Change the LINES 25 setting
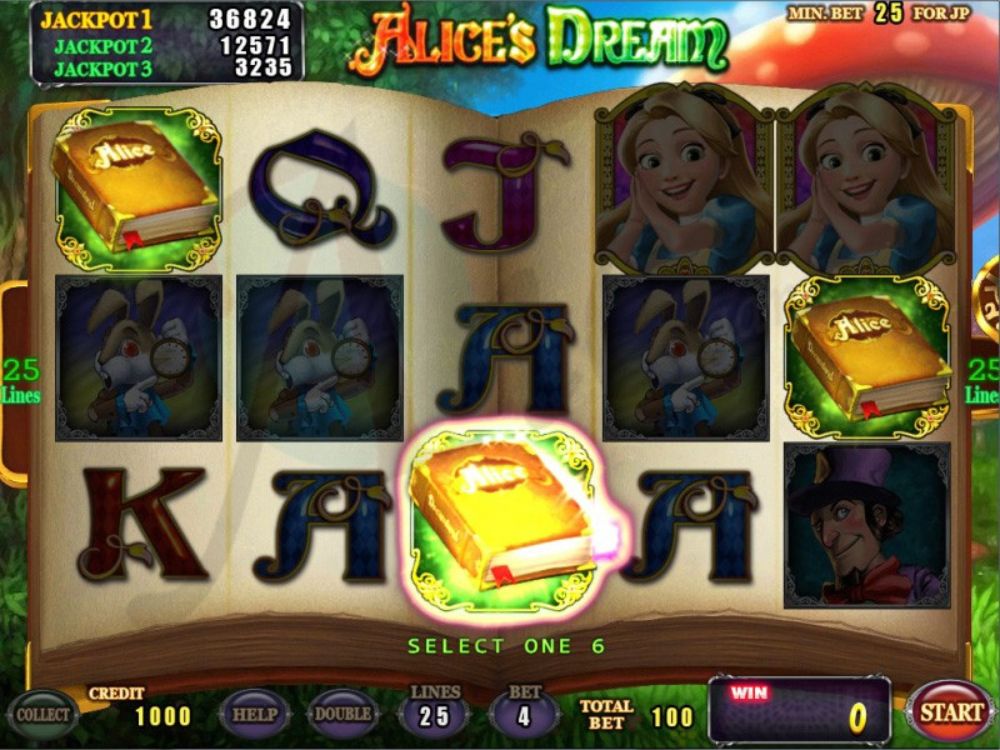1000x750 pixels. (x=435, y=715)
